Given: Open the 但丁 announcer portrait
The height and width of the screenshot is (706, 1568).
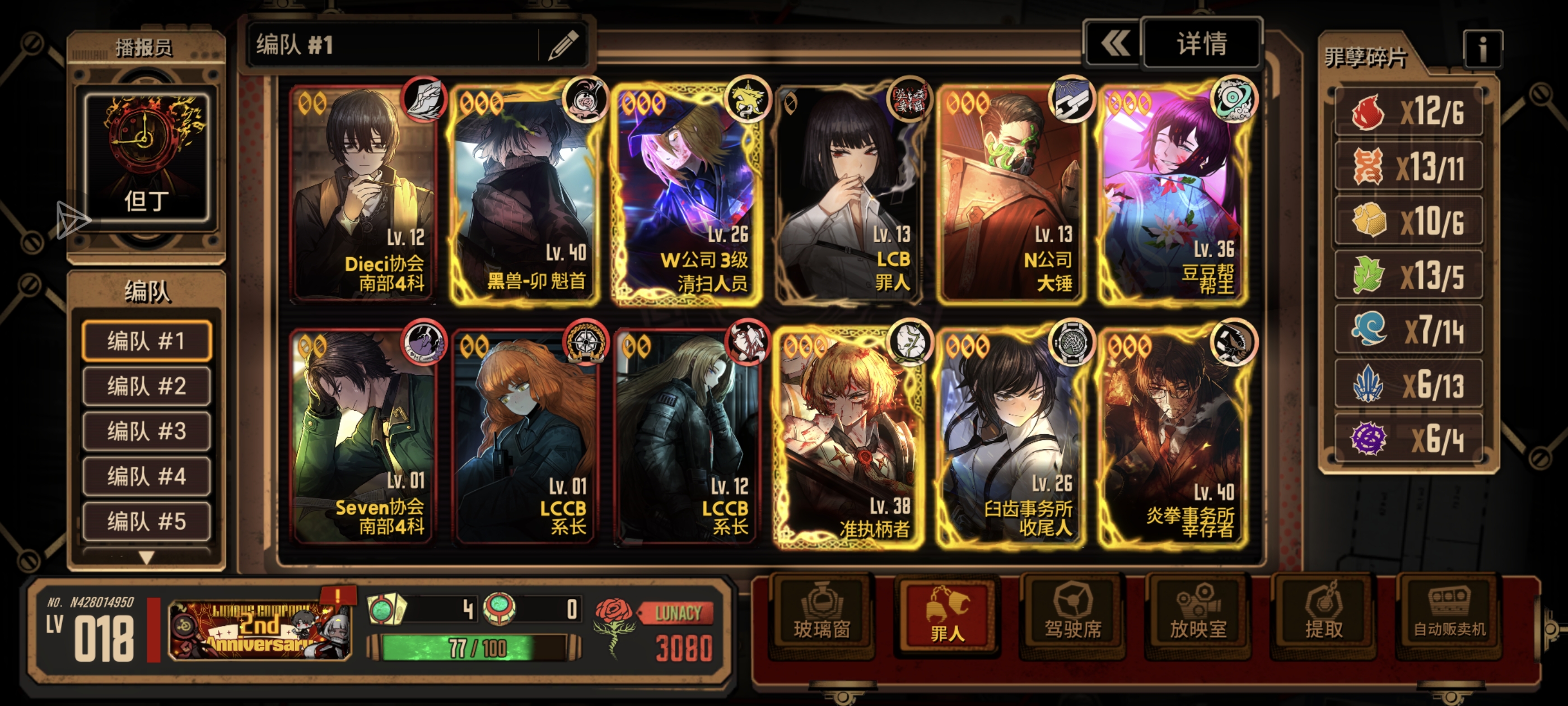Looking at the screenshot, I should click(x=146, y=157).
